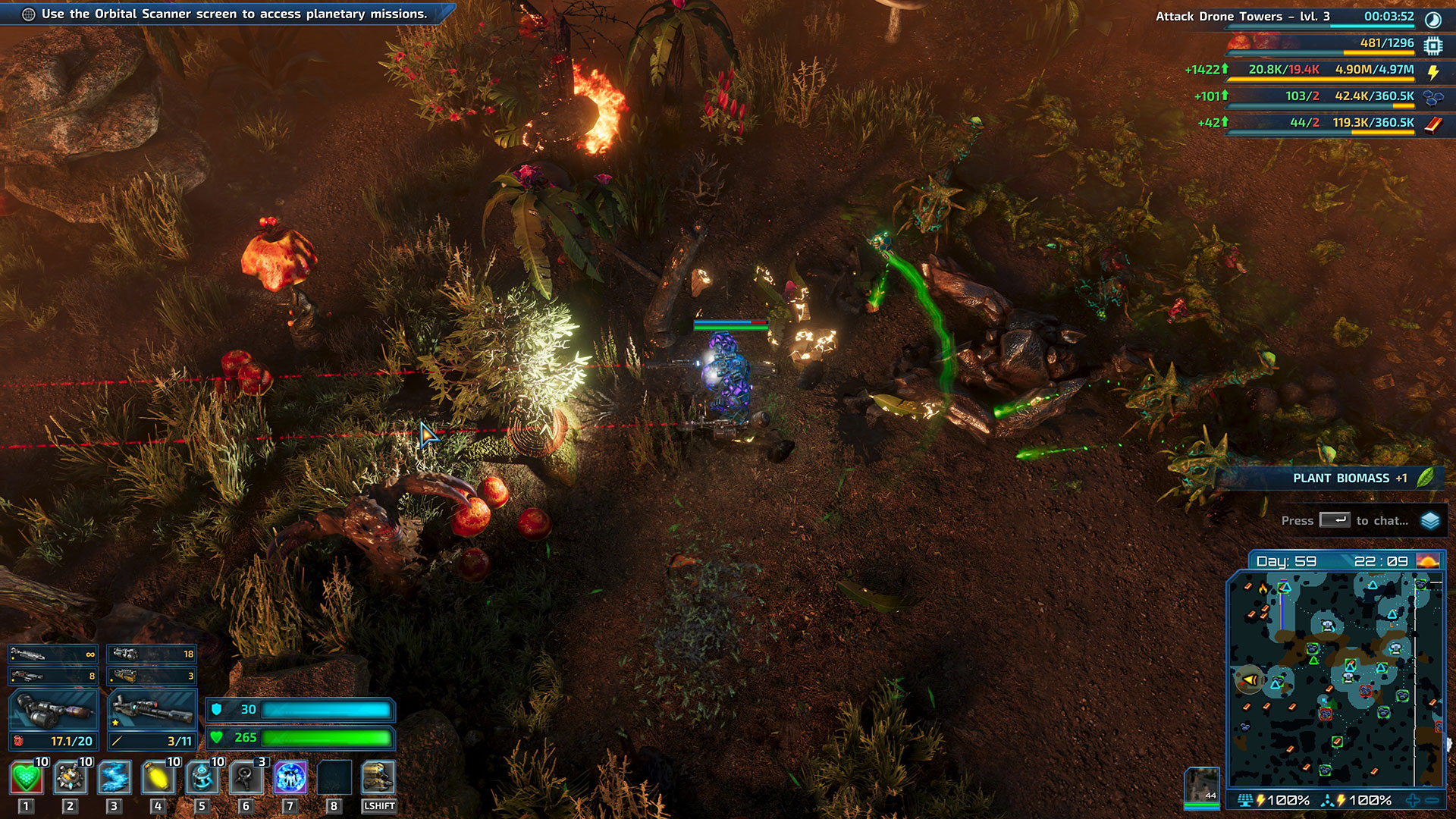Click the sunset day-cycle icon
The width and height of the screenshot is (1456, 819).
point(1427,561)
